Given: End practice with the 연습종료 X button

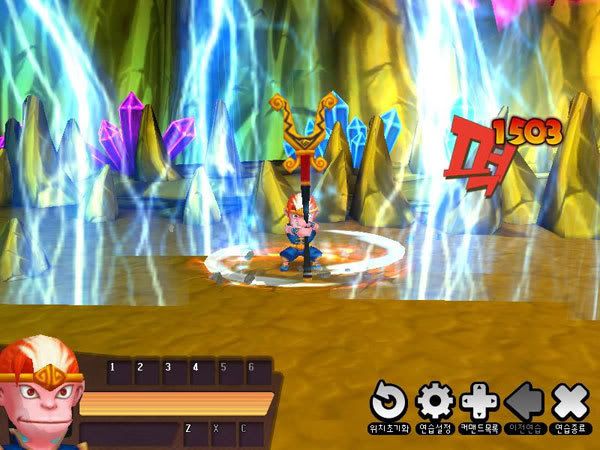Looking at the screenshot, I should click(x=569, y=401).
